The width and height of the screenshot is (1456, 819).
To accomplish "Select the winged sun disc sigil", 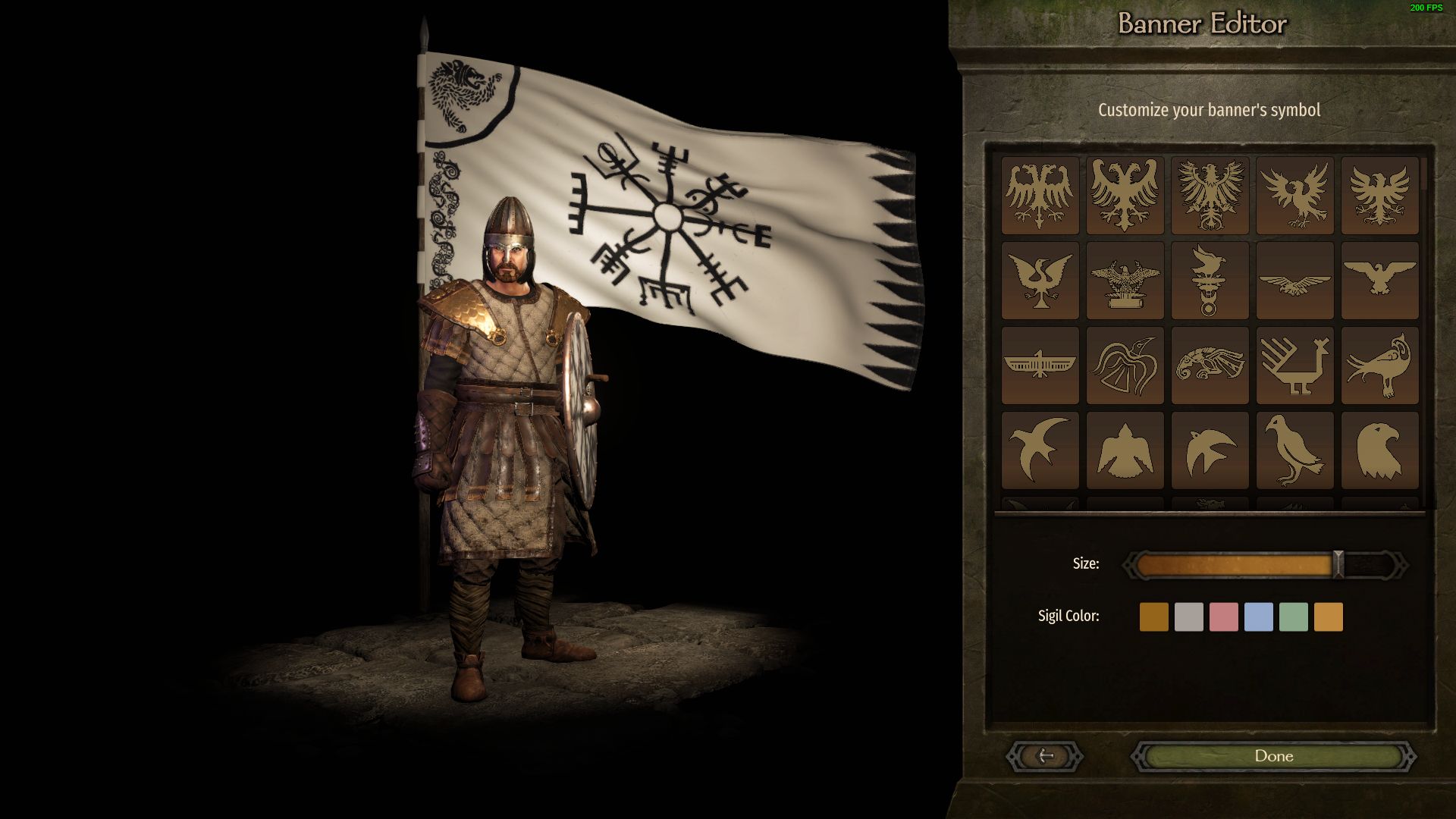I will pyautogui.click(x=1040, y=364).
